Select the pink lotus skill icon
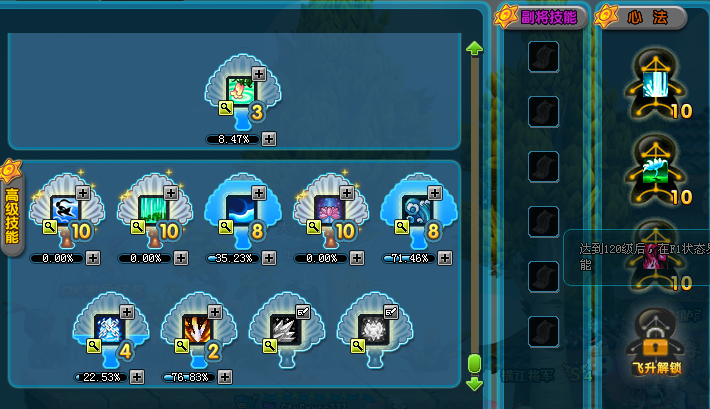The width and height of the screenshot is (710, 409). 328,207
